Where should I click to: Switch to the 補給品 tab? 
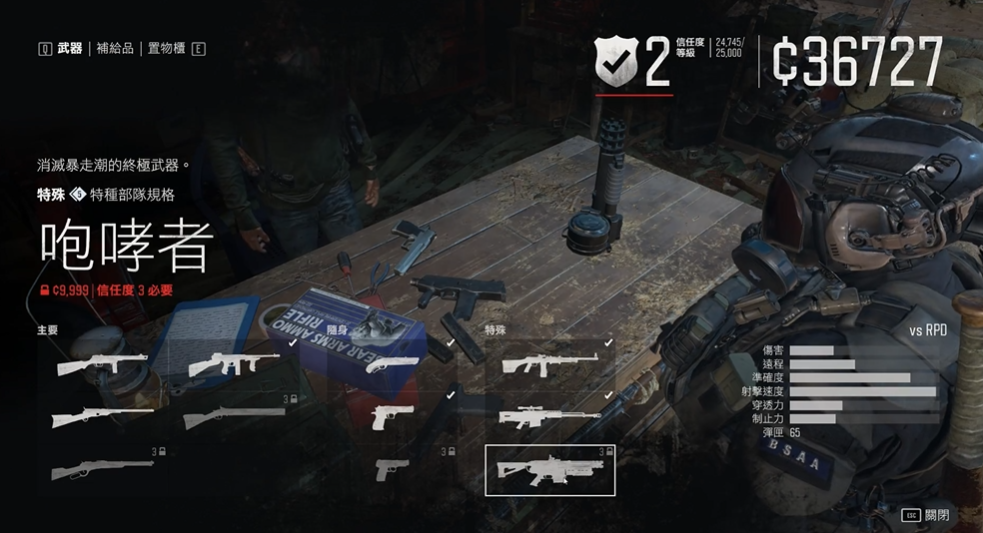tap(115, 48)
